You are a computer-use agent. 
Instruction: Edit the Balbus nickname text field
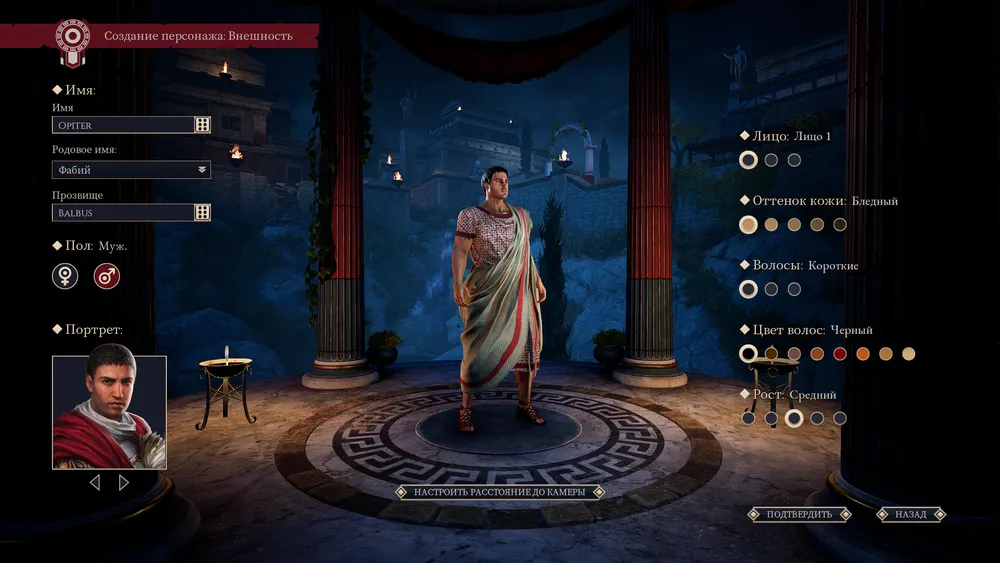[x=122, y=213]
